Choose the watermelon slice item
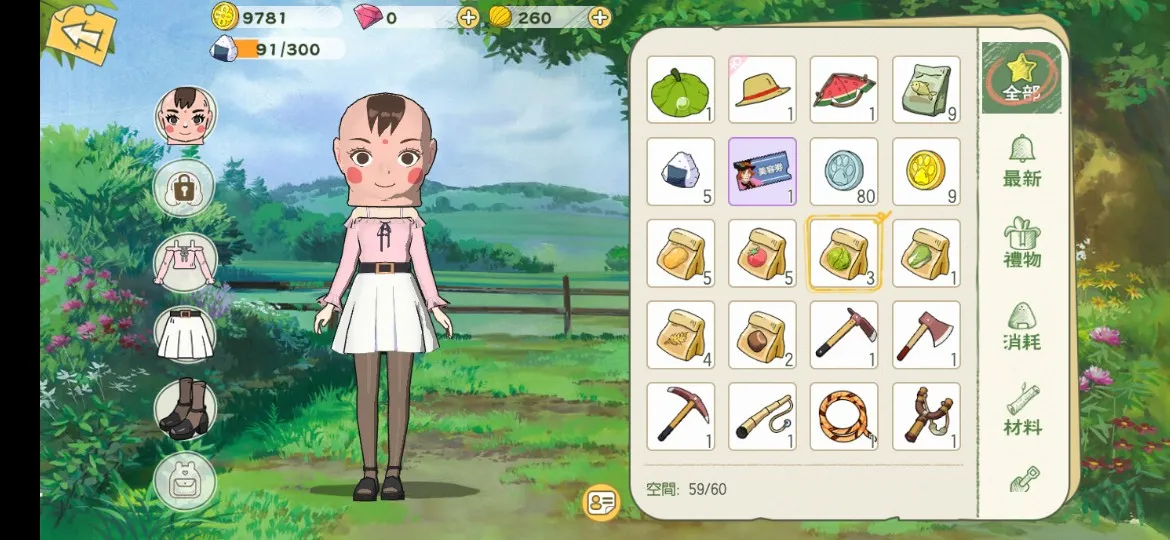The height and width of the screenshot is (540, 1170). [x=844, y=89]
